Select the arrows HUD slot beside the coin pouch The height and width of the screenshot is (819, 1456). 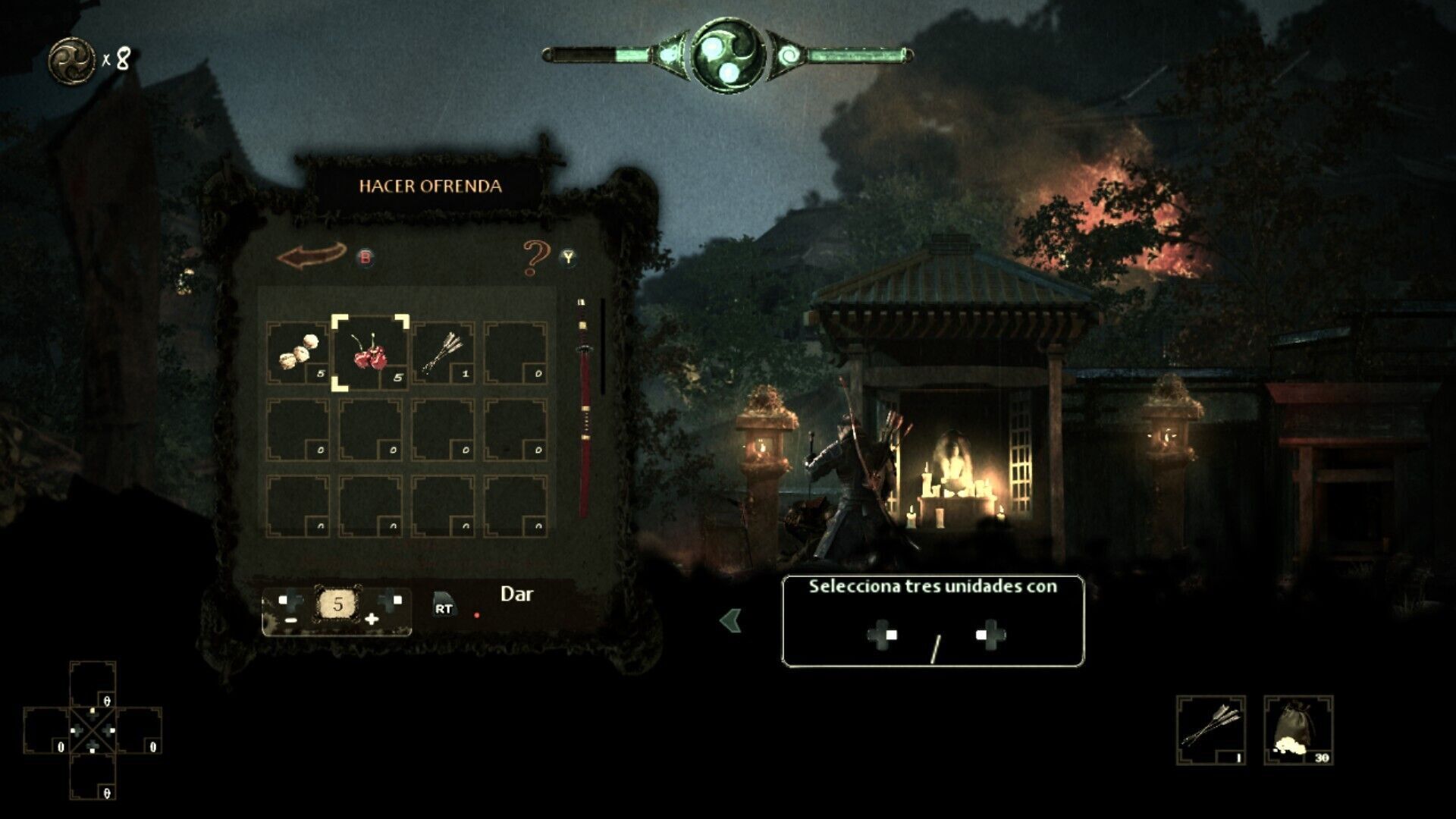(1210, 730)
